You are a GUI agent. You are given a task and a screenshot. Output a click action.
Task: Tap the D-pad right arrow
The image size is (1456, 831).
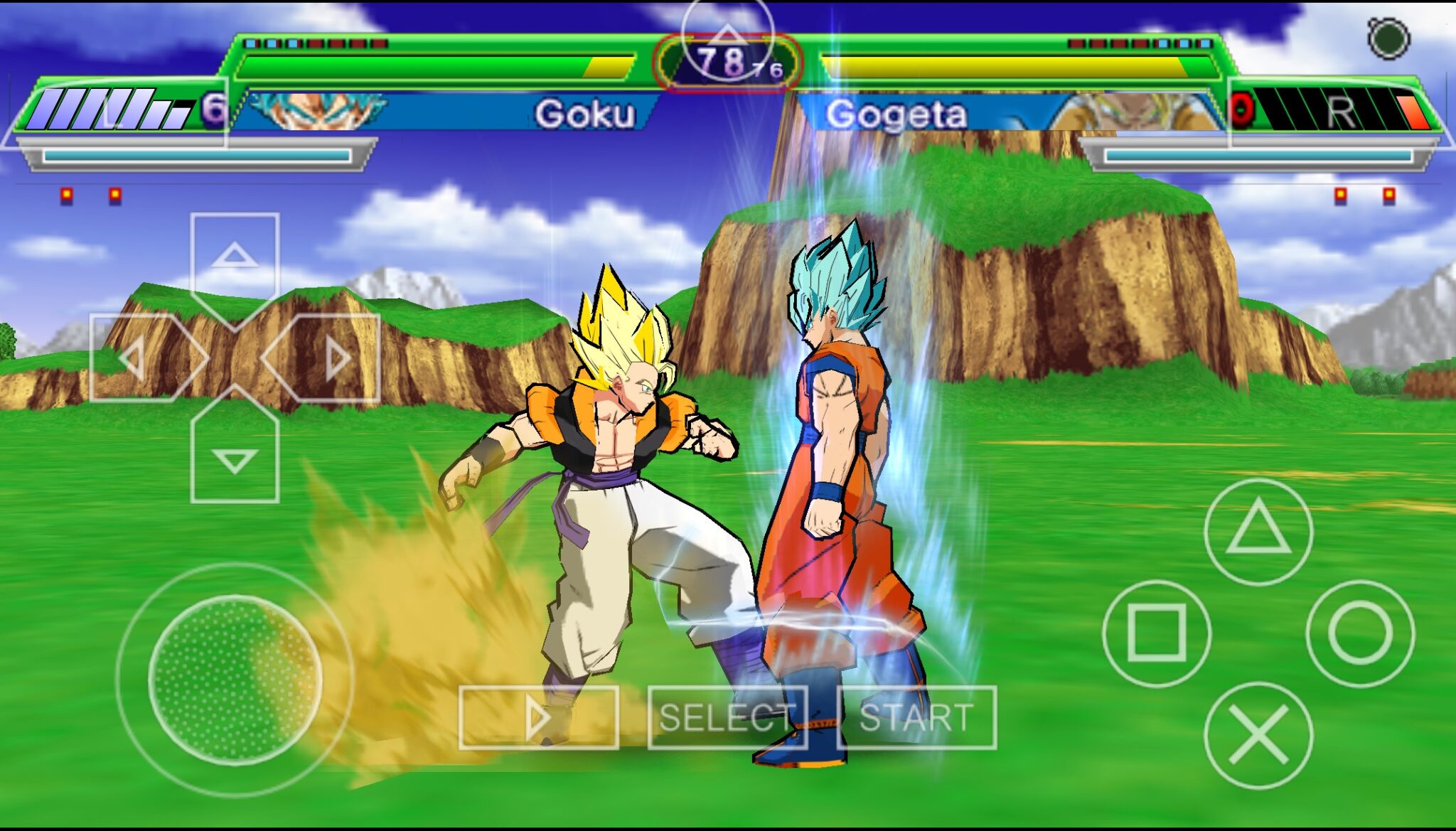(336, 358)
